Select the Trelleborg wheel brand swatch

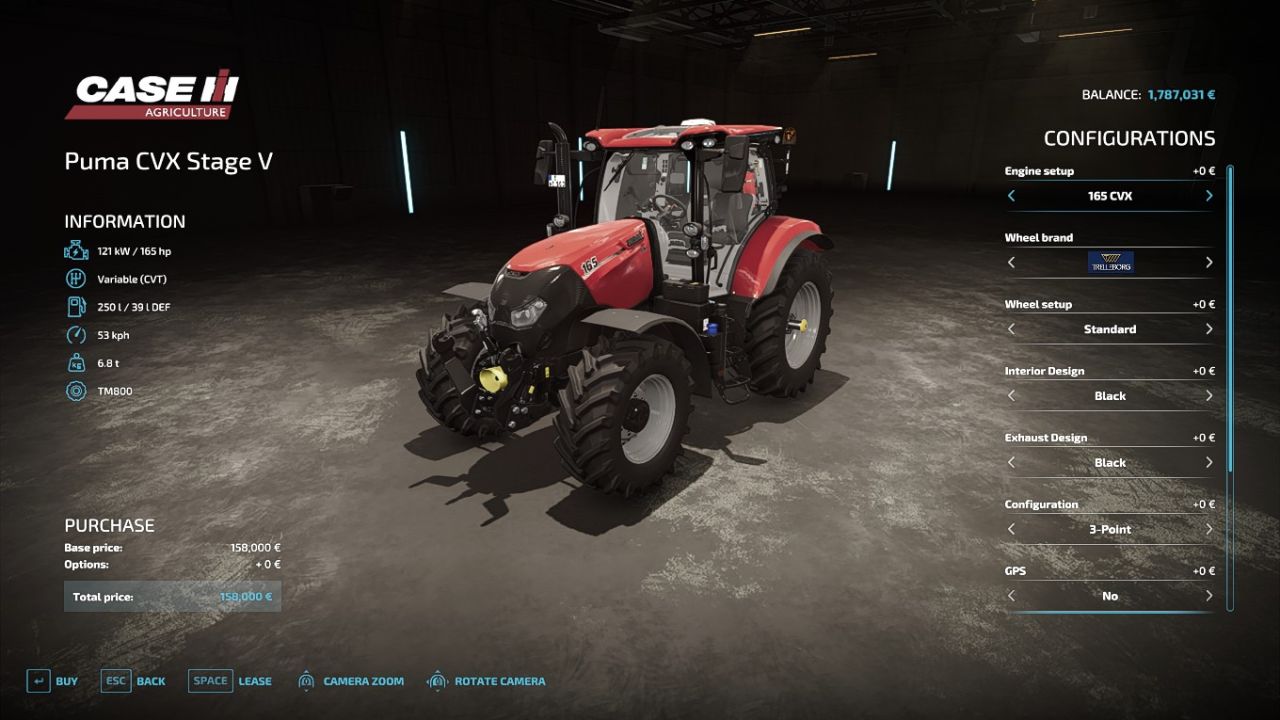[1110, 262]
